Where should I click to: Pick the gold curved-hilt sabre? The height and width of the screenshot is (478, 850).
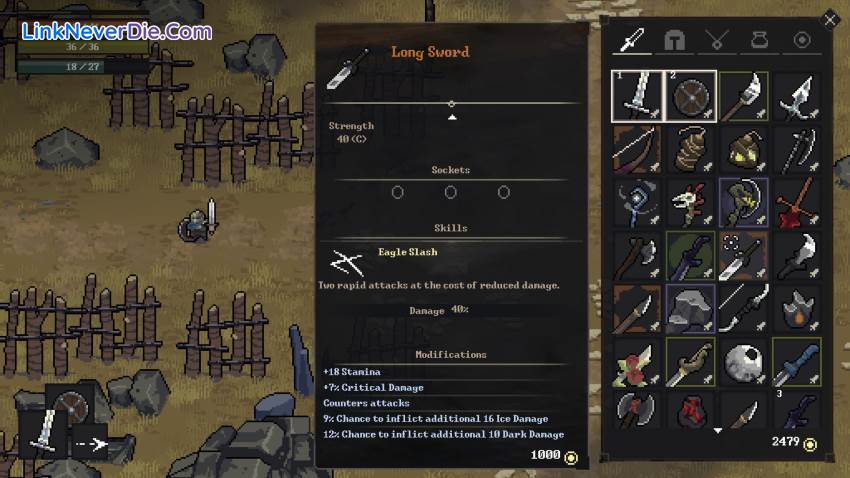coord(690,361)
